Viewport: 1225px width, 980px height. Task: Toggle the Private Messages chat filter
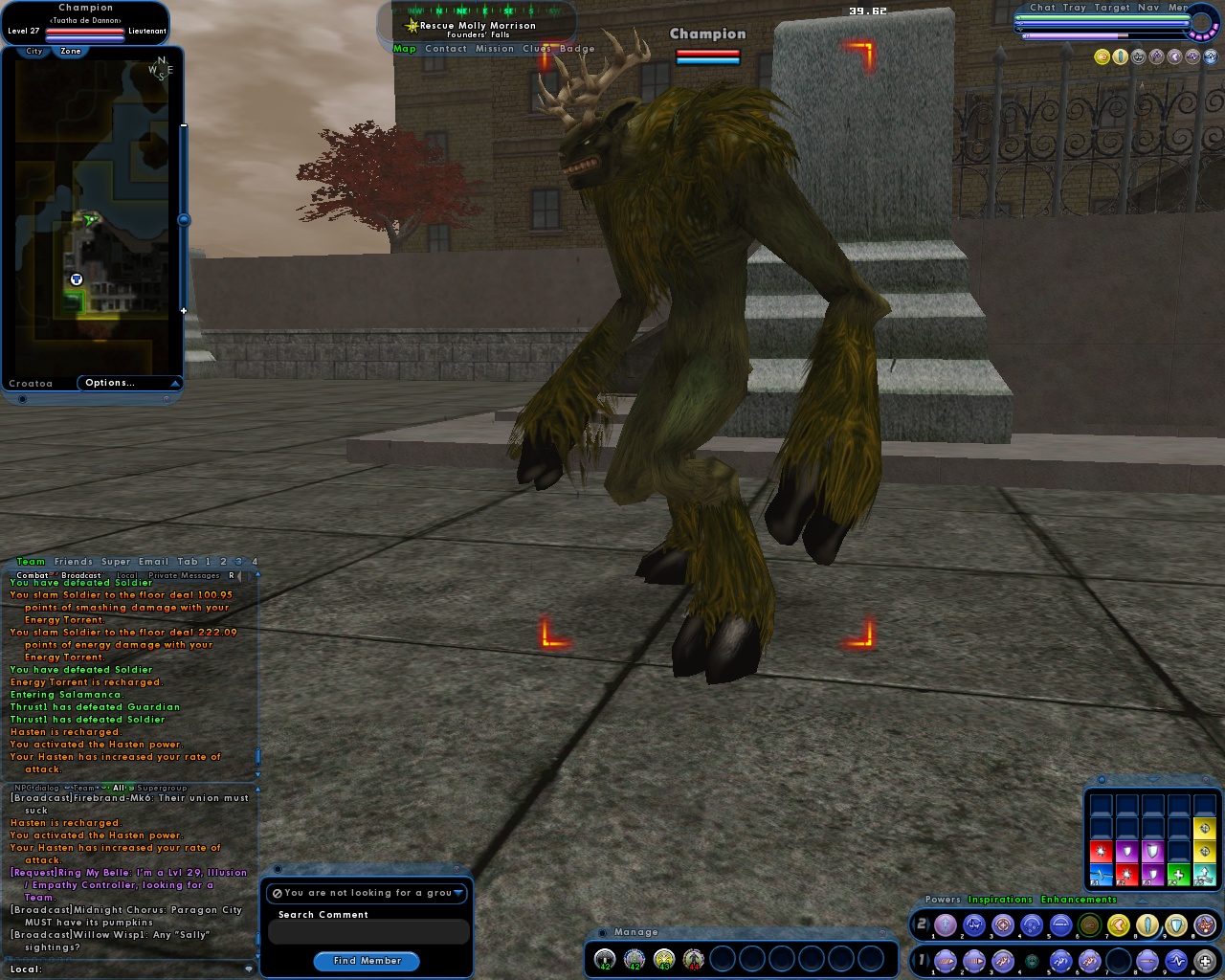183,575
